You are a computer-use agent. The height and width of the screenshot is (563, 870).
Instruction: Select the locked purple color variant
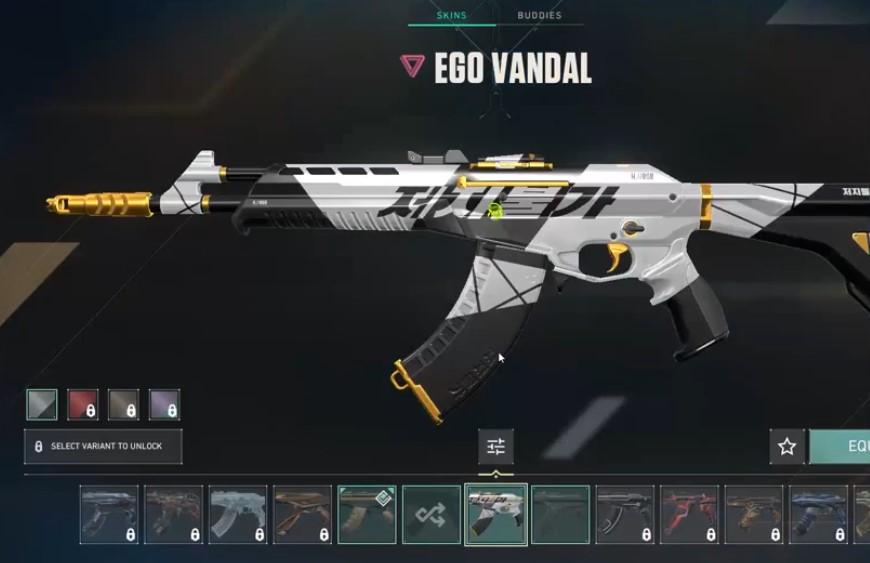(x=164, y=404)
